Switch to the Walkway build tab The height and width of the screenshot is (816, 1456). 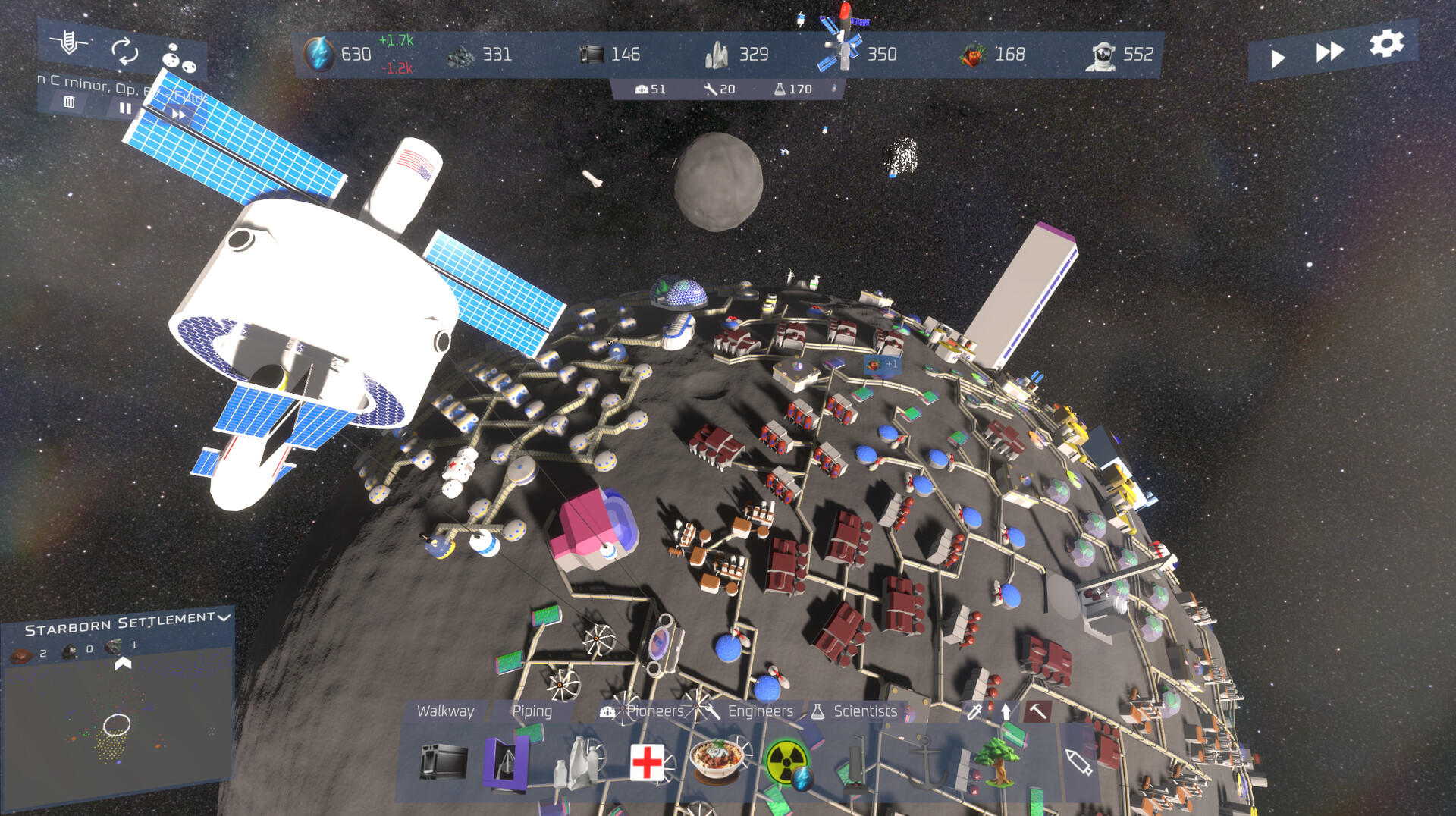pyautogui.click(x=445, y=711)
